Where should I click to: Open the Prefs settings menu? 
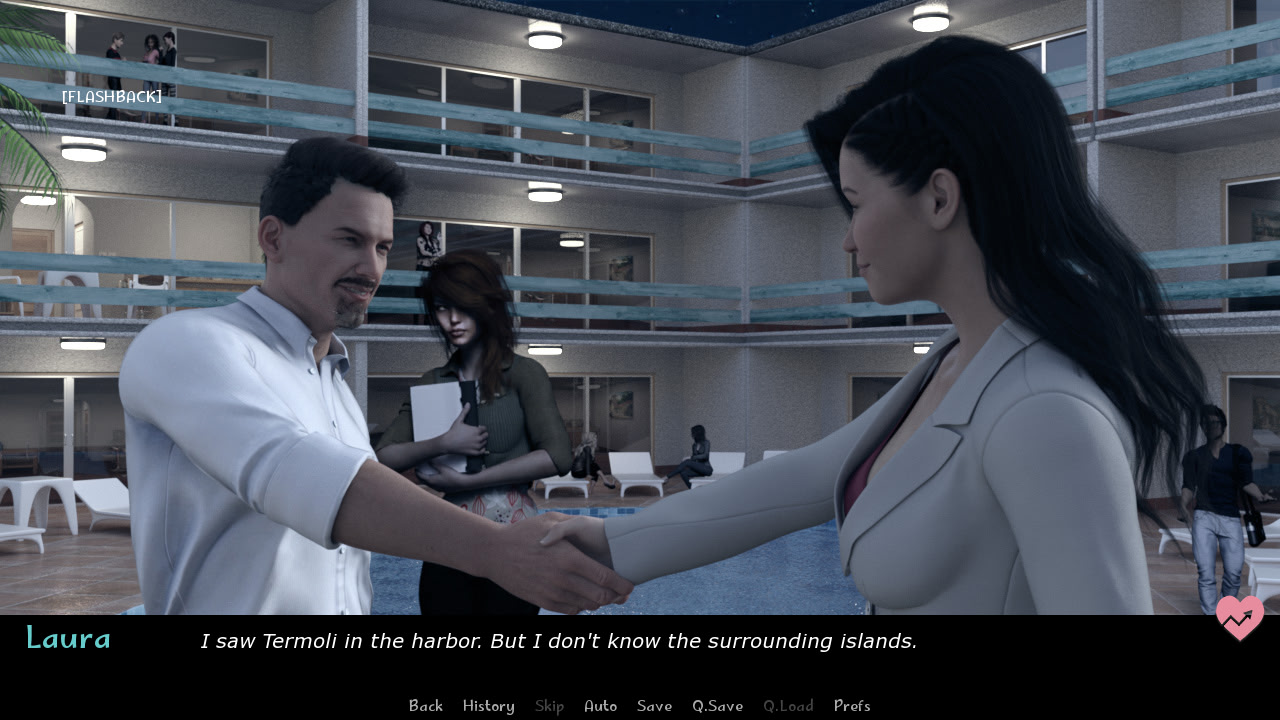tap(852, 706)
